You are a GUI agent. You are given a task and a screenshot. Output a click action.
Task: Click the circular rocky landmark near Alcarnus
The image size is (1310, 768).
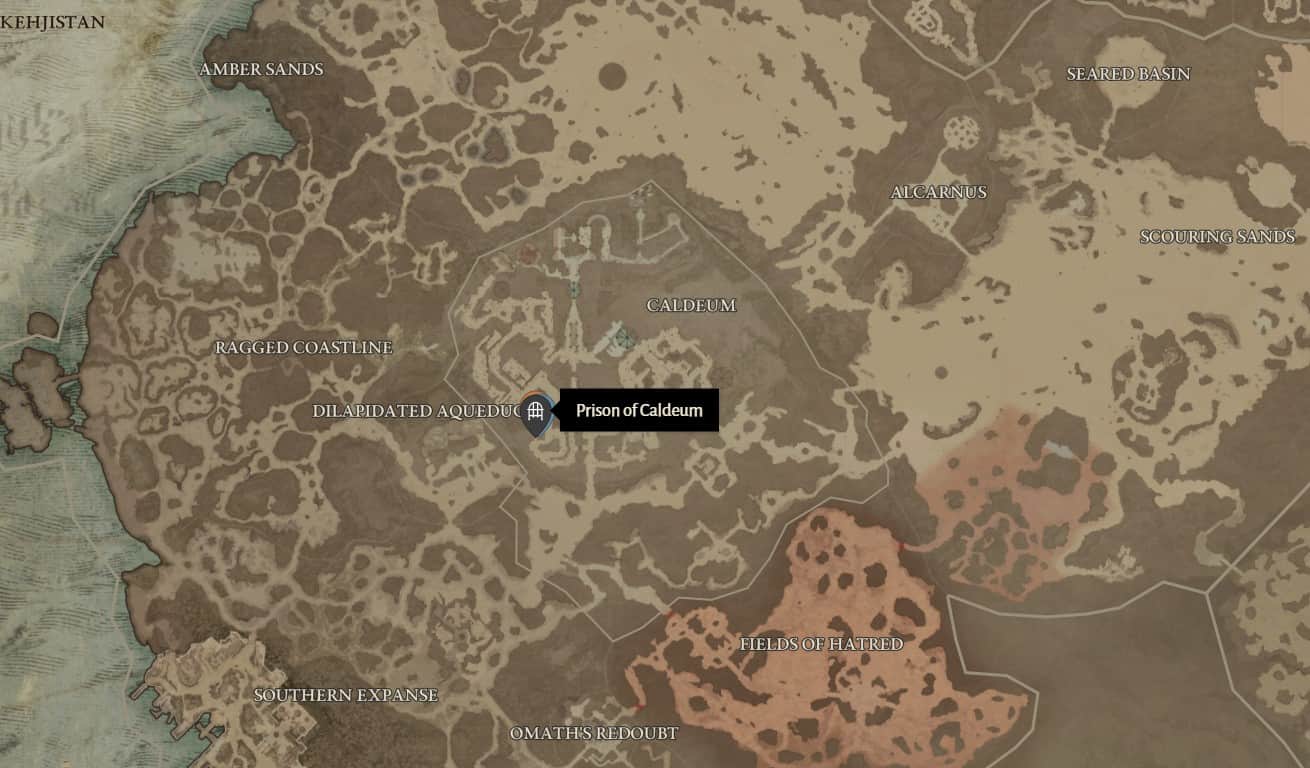[x=963, y=131]
